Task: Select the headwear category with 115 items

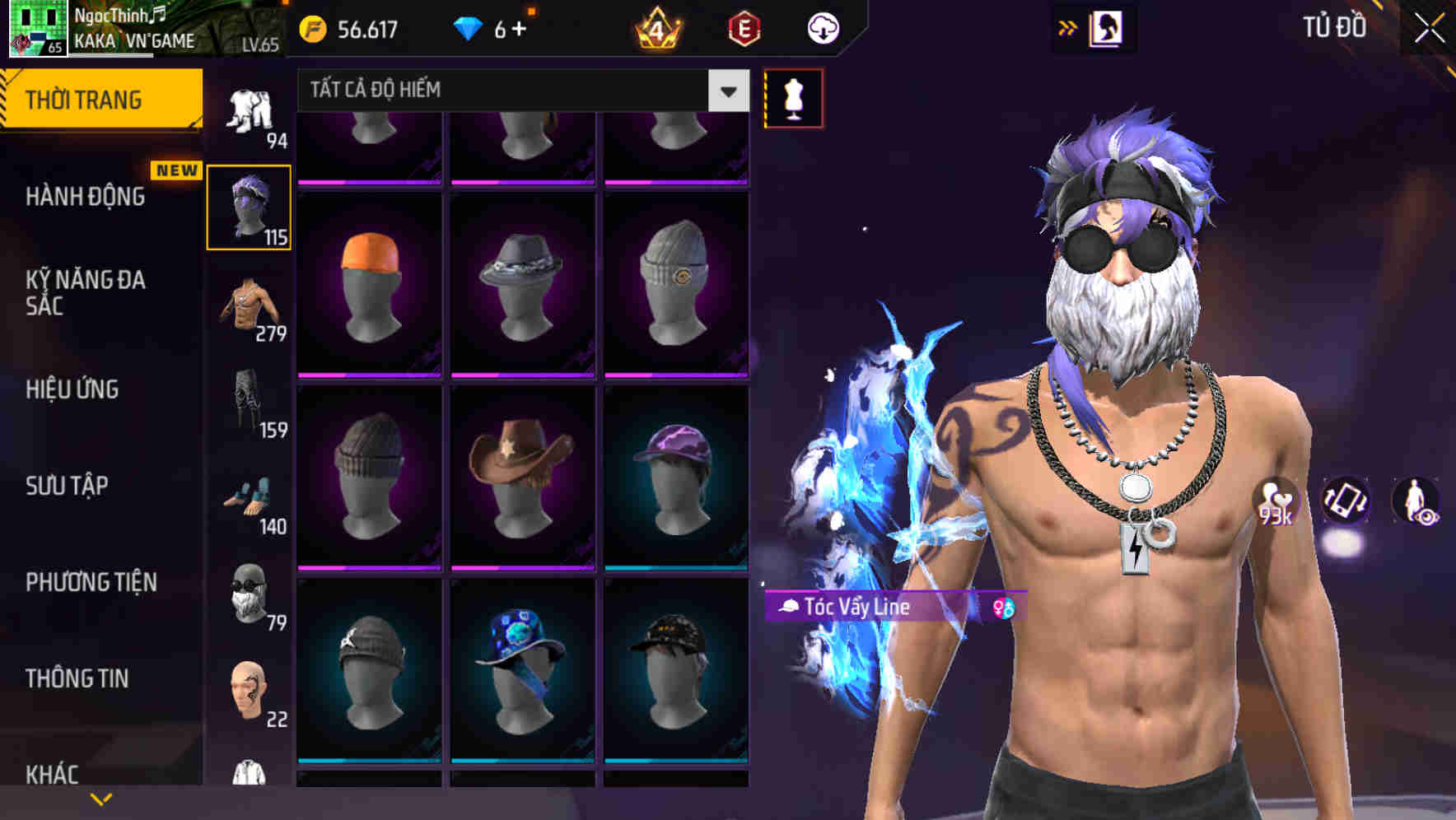Action: (x=250, y=206)
